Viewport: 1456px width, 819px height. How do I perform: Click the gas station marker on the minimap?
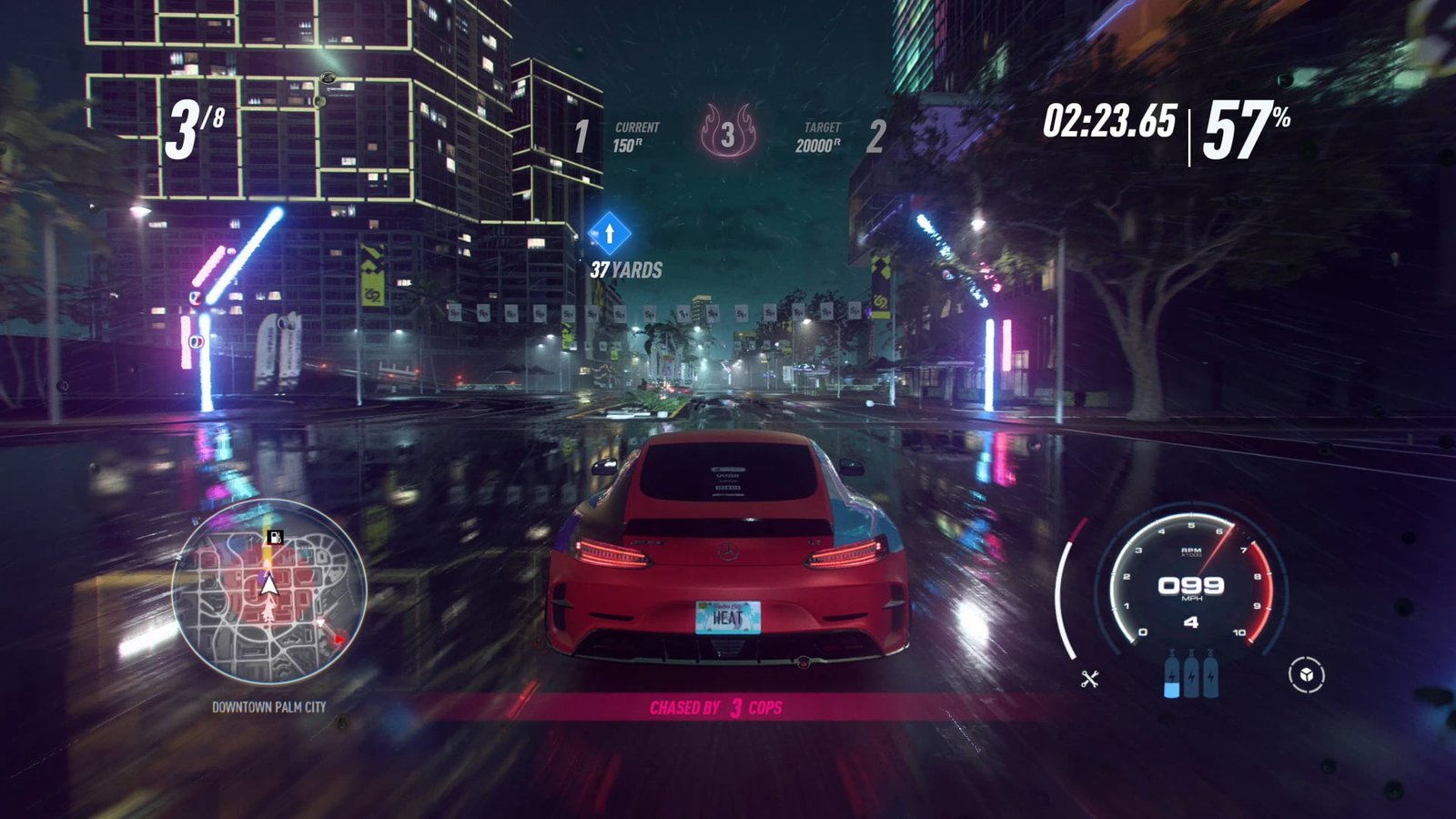274,537
